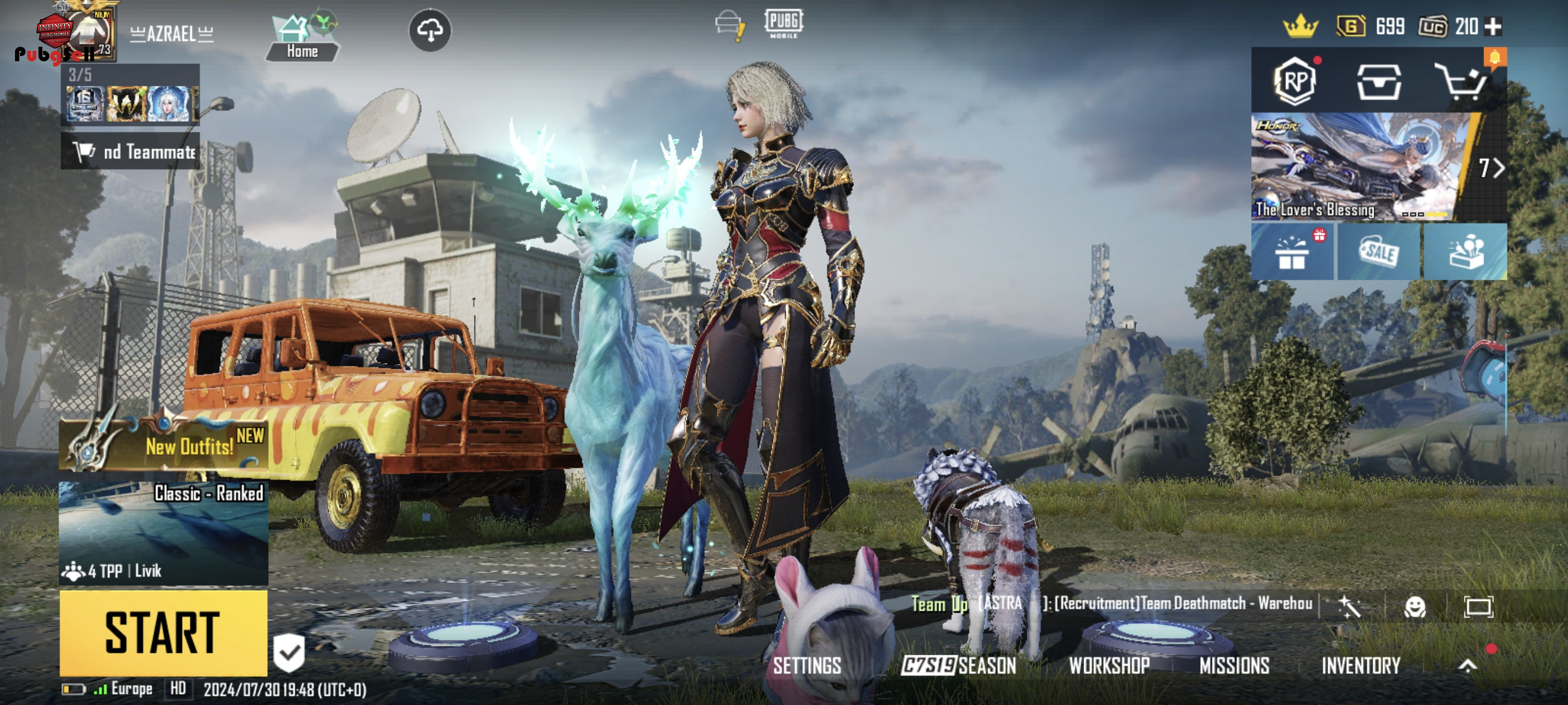Viewport: 1568px width, 705px height.
Task: Open the INVENTORY menu
Action: 1361,666
